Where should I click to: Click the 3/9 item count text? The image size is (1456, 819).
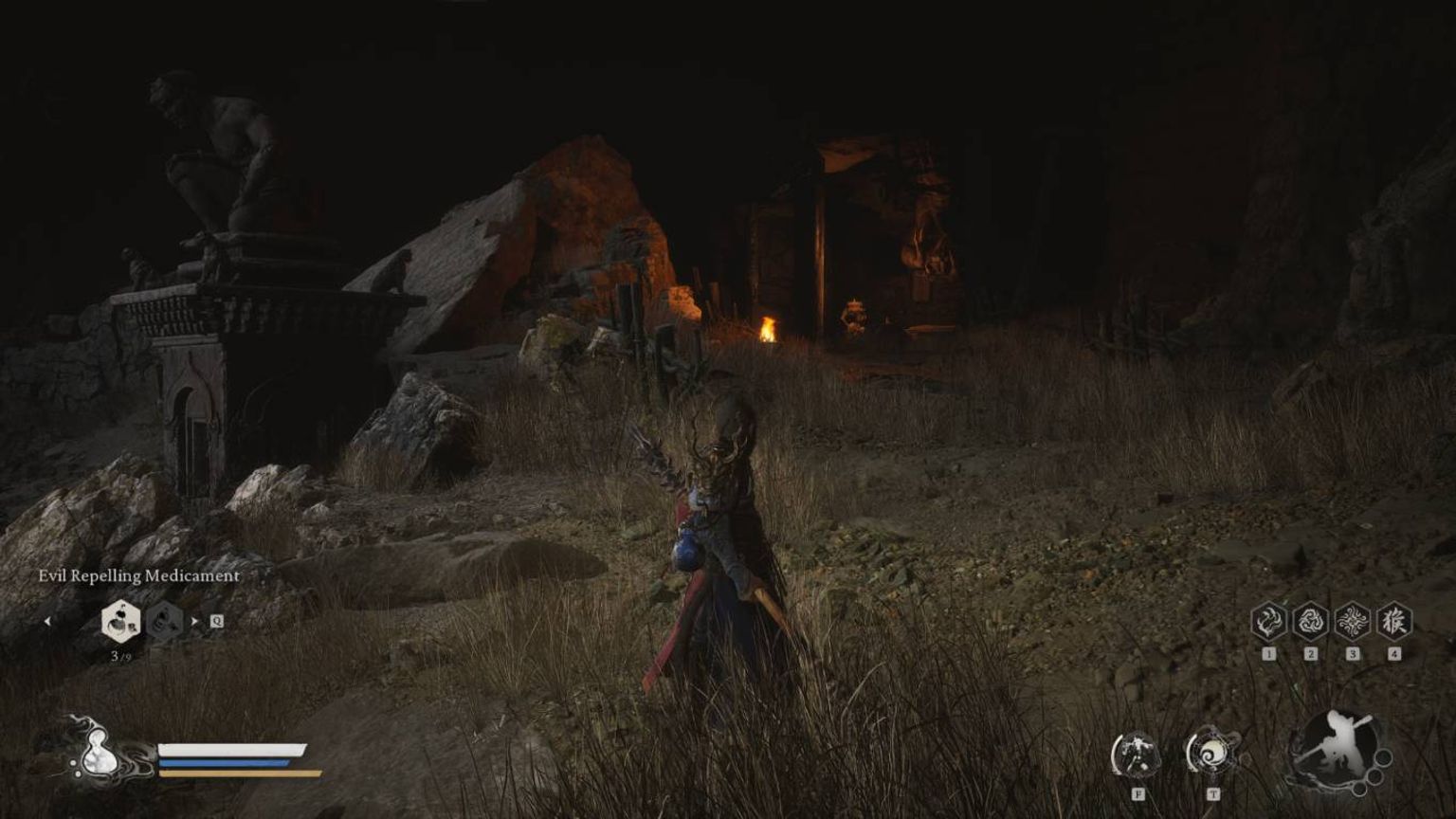(x=122, y=655)
